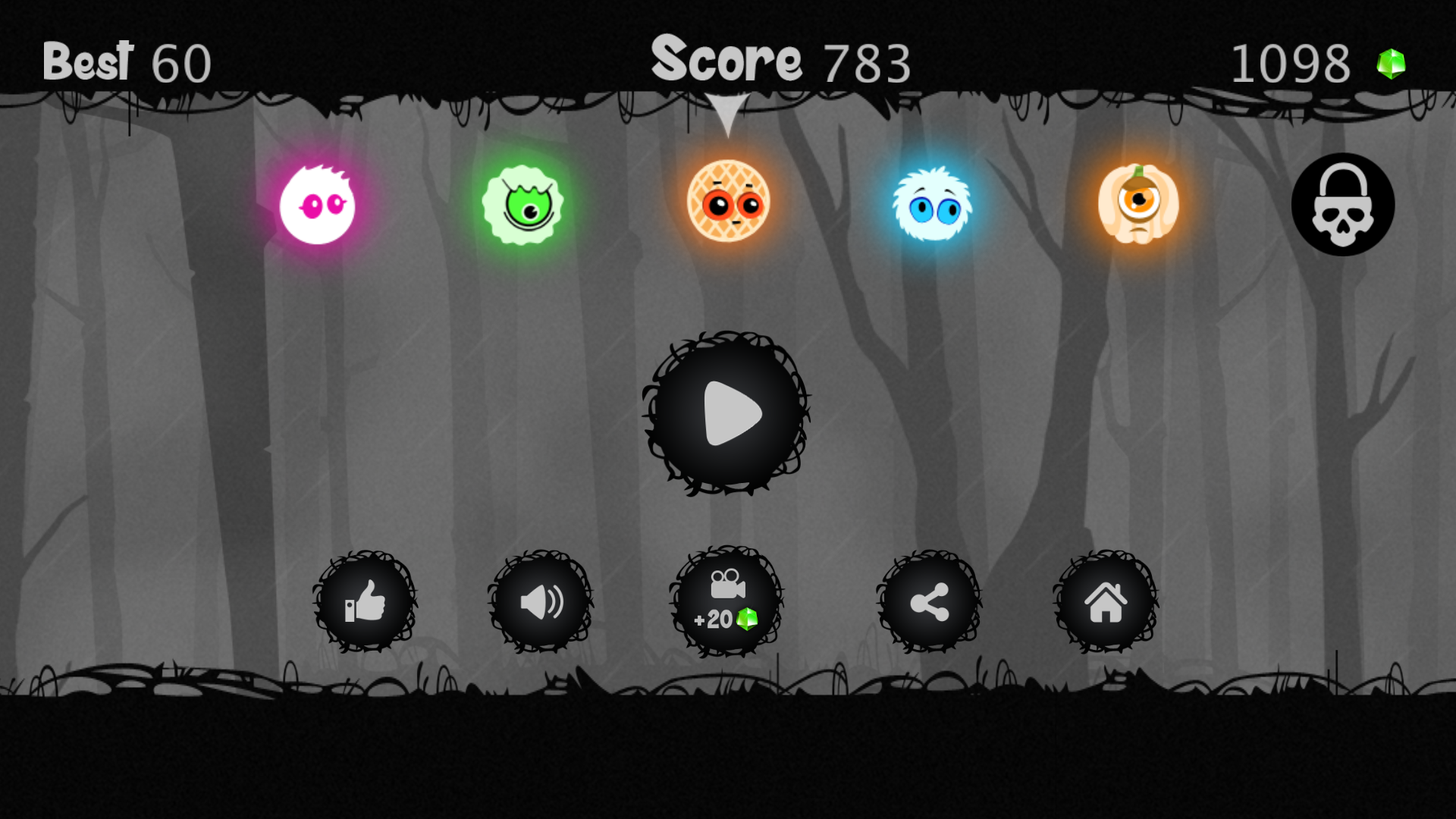The height and width of the screenshot is (819, 1456).
Task: Select the blue furry character
Action: point(934,205)
